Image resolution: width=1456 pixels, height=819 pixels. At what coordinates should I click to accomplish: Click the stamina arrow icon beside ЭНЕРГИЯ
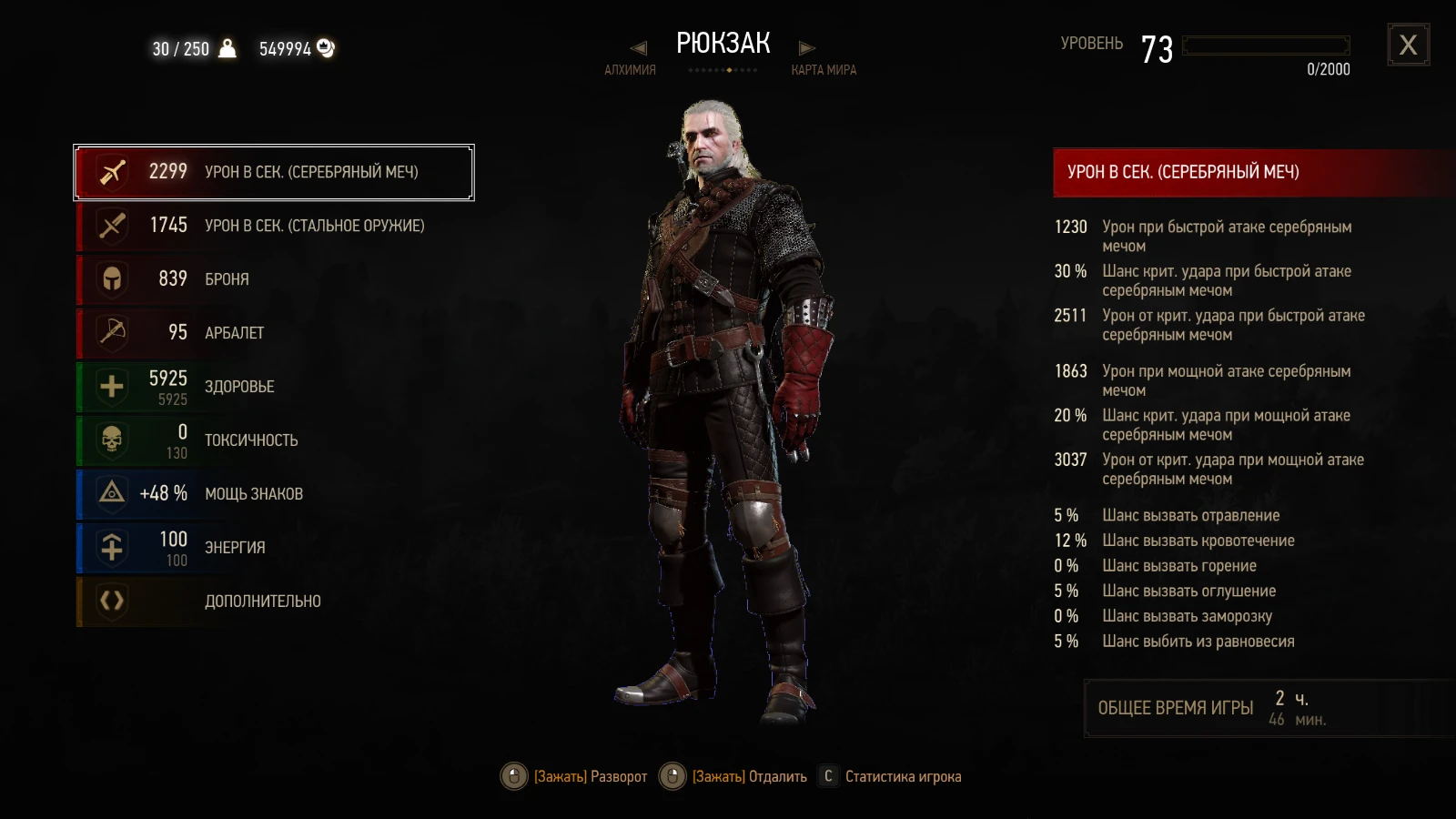pyautogui.click(x=111, y=547)
